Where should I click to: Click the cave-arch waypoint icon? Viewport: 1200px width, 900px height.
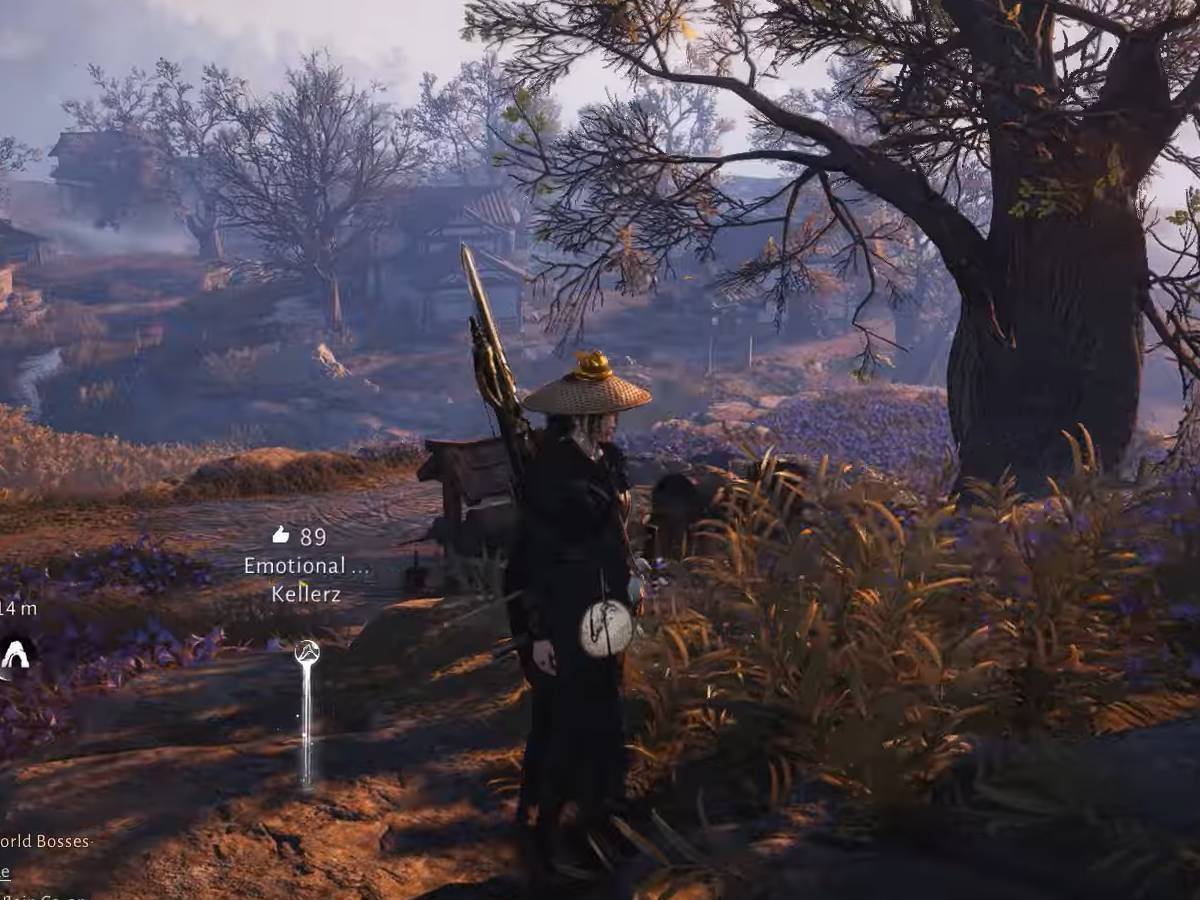point(15,655)
